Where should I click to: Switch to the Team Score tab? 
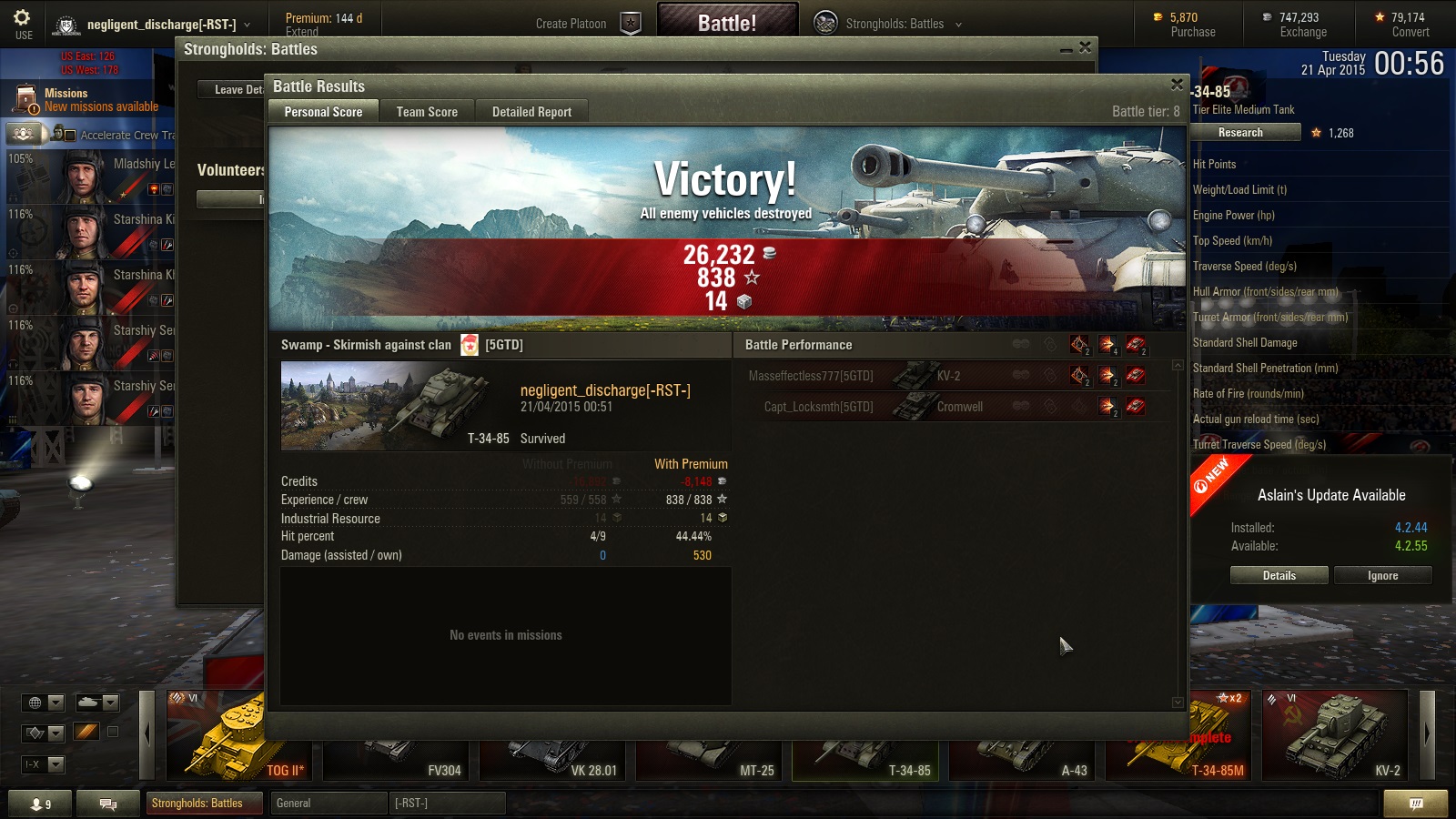pyautogui.click(x=427, y=112)
